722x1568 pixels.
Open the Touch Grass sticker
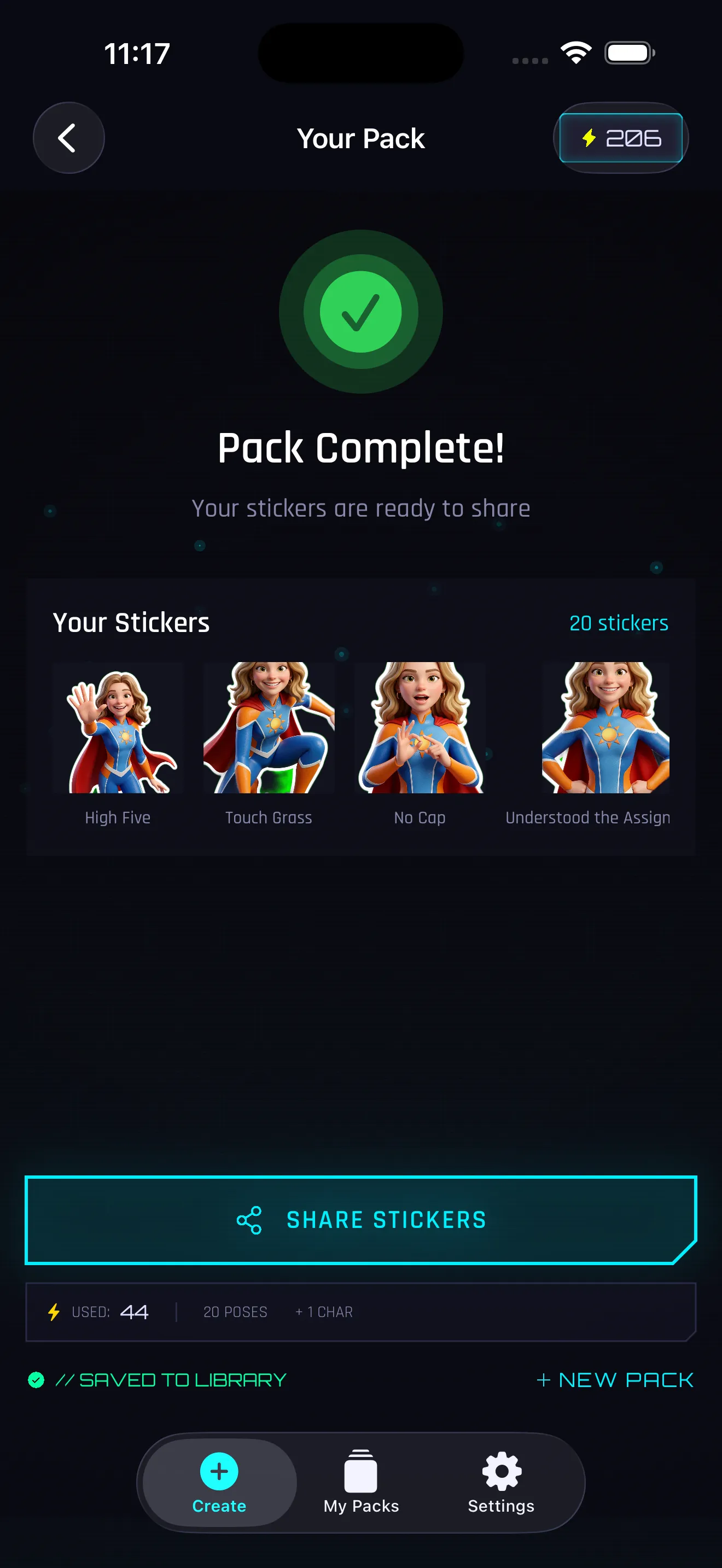(x=268, y=727)
